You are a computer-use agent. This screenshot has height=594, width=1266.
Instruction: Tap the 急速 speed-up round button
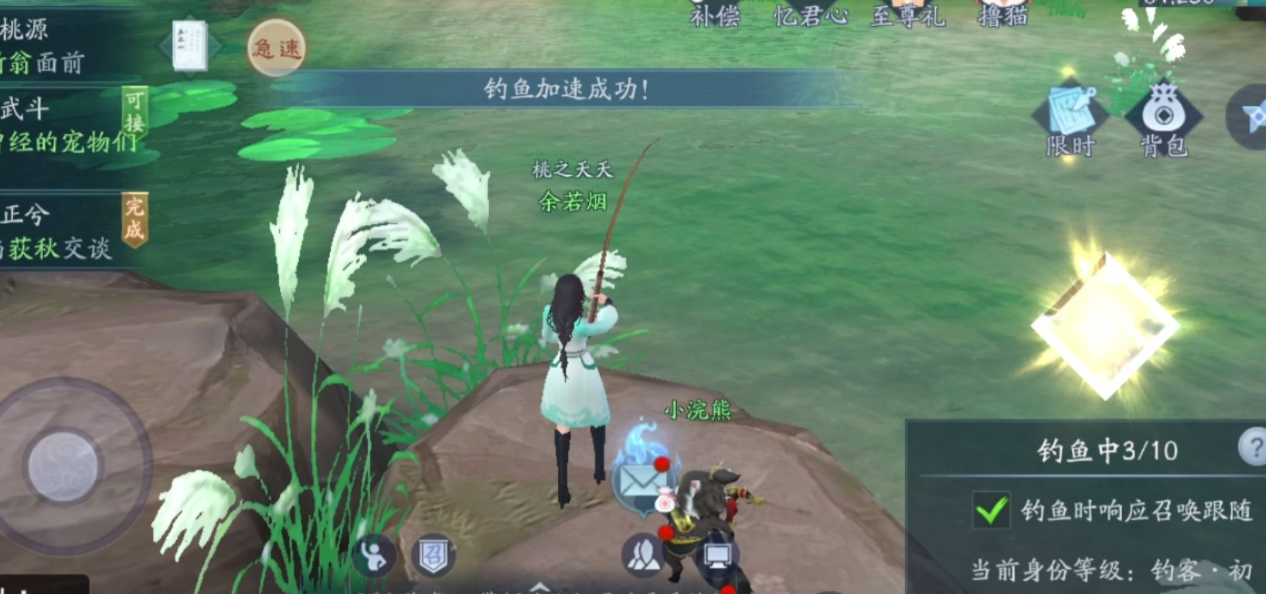(x=276, y=48)
